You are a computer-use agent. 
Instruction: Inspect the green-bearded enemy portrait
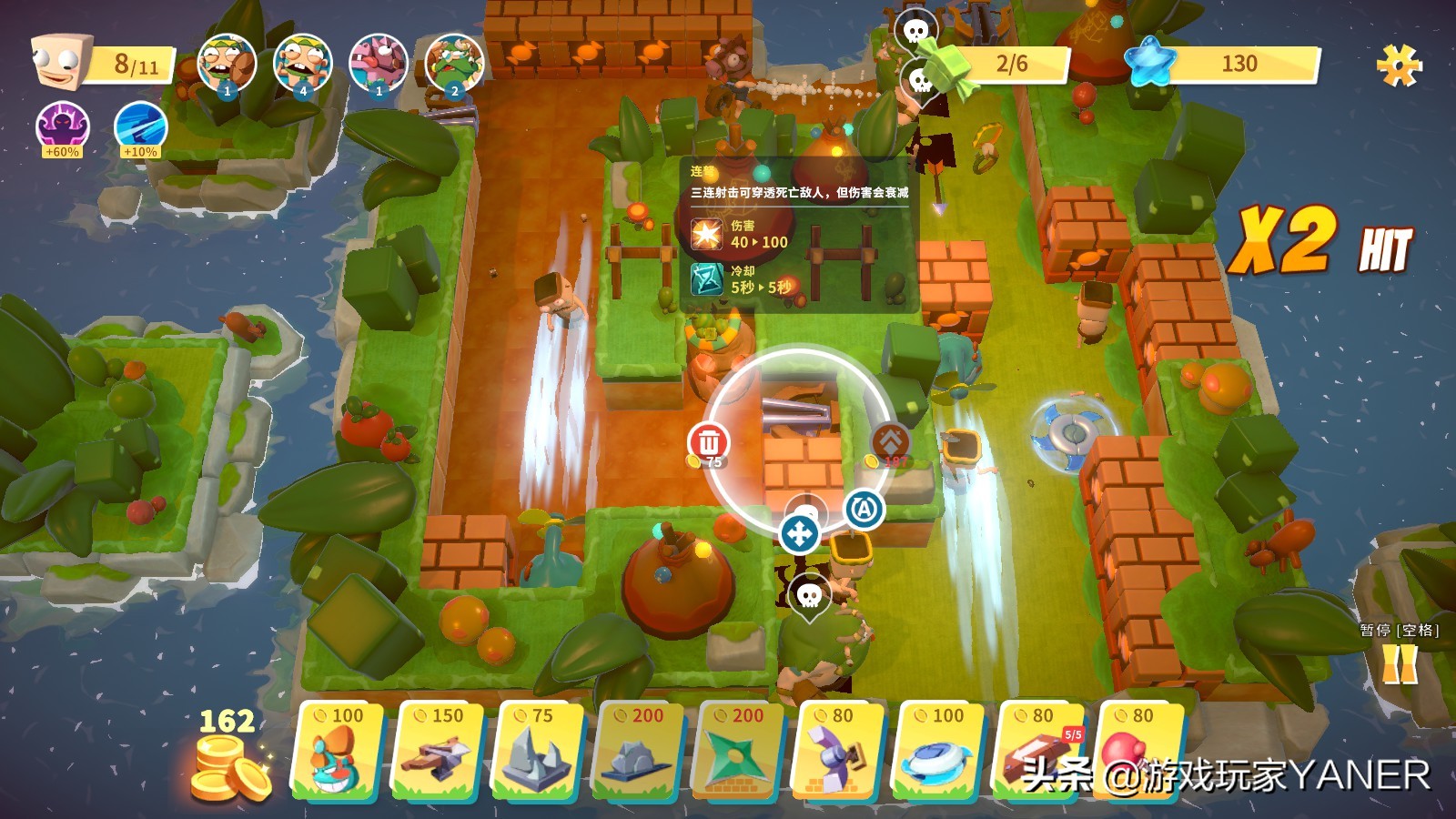454,64
